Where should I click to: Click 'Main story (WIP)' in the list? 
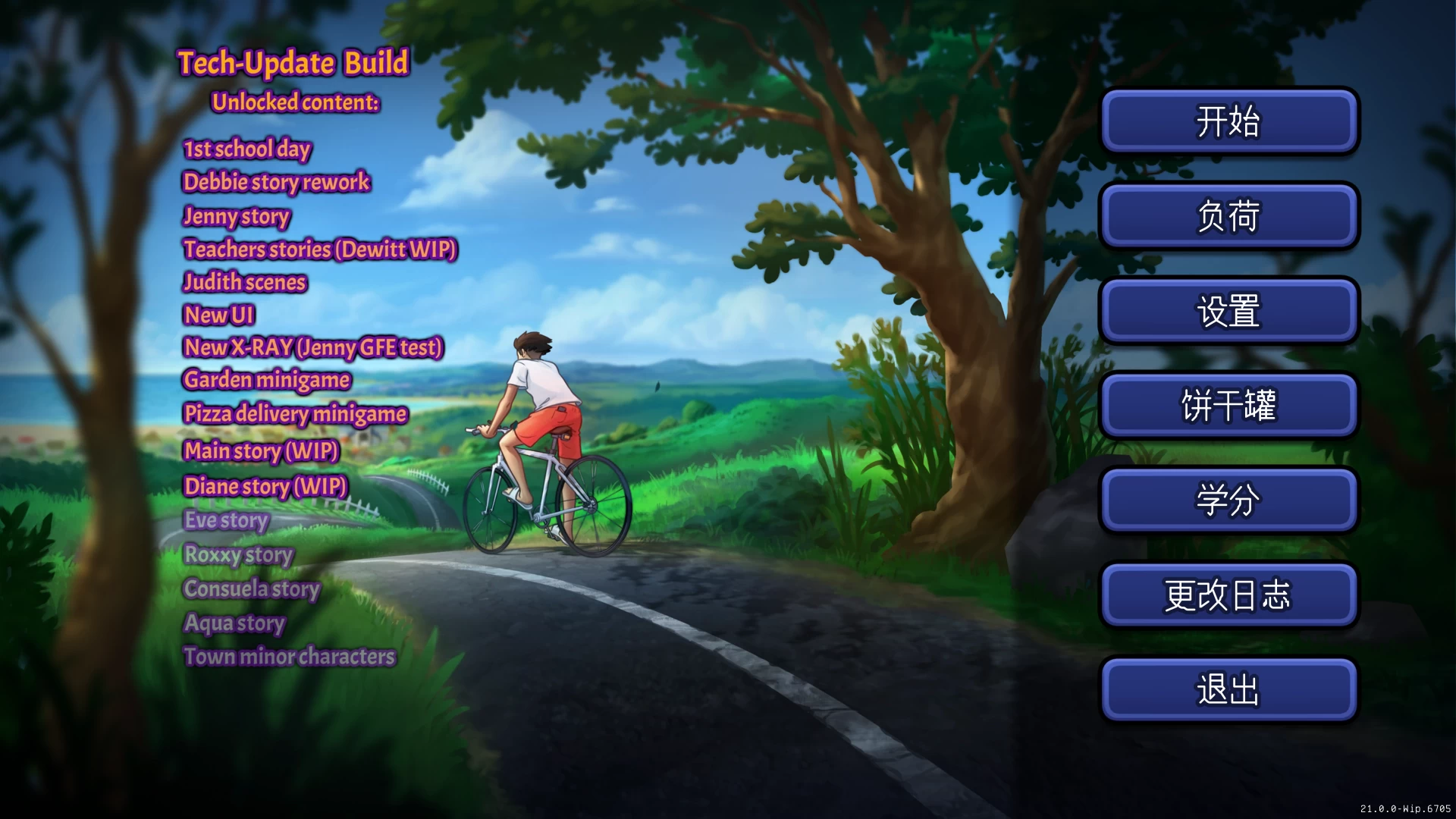261,451
